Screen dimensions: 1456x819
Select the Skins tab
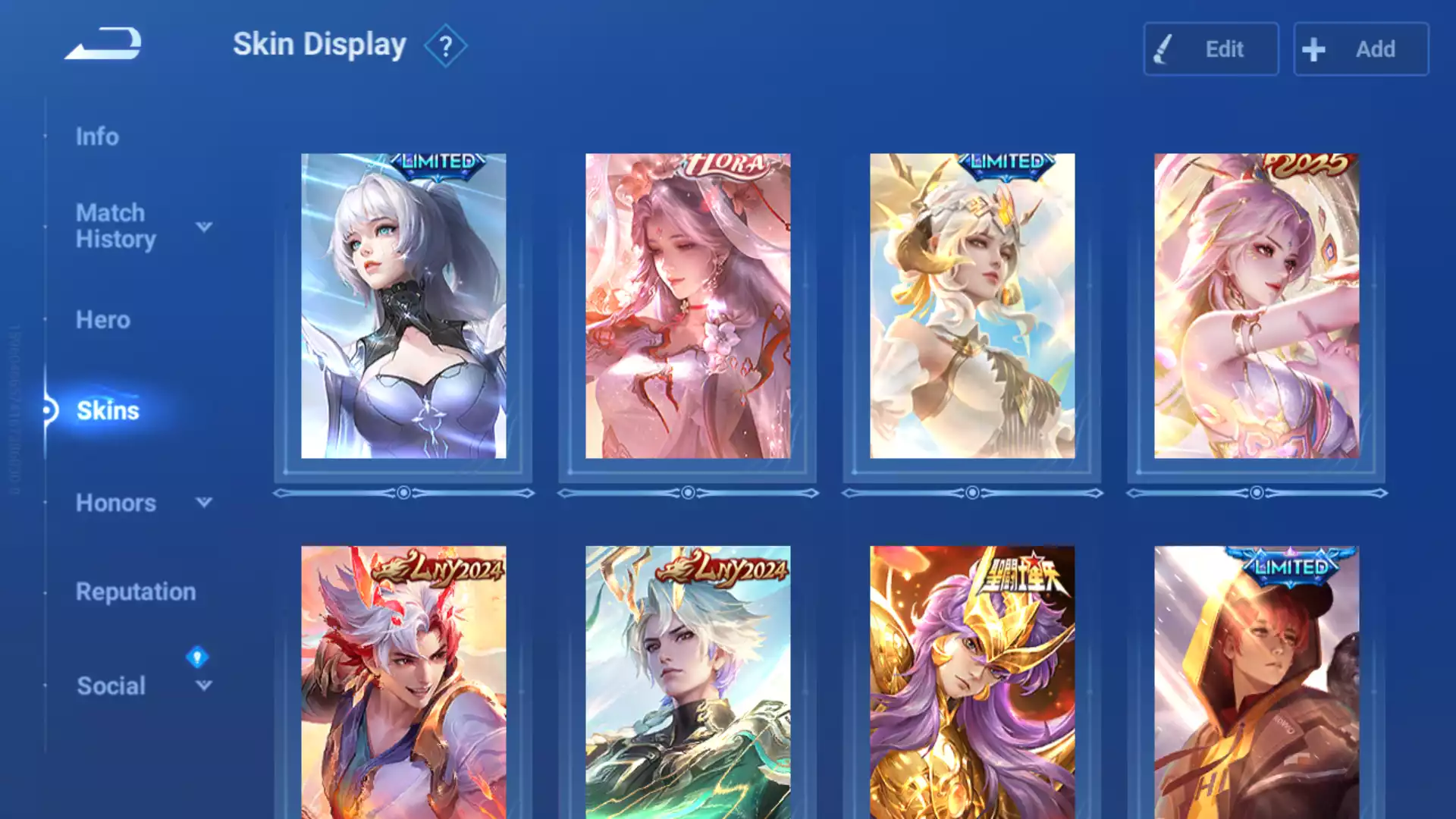click(x=108, y=410)
